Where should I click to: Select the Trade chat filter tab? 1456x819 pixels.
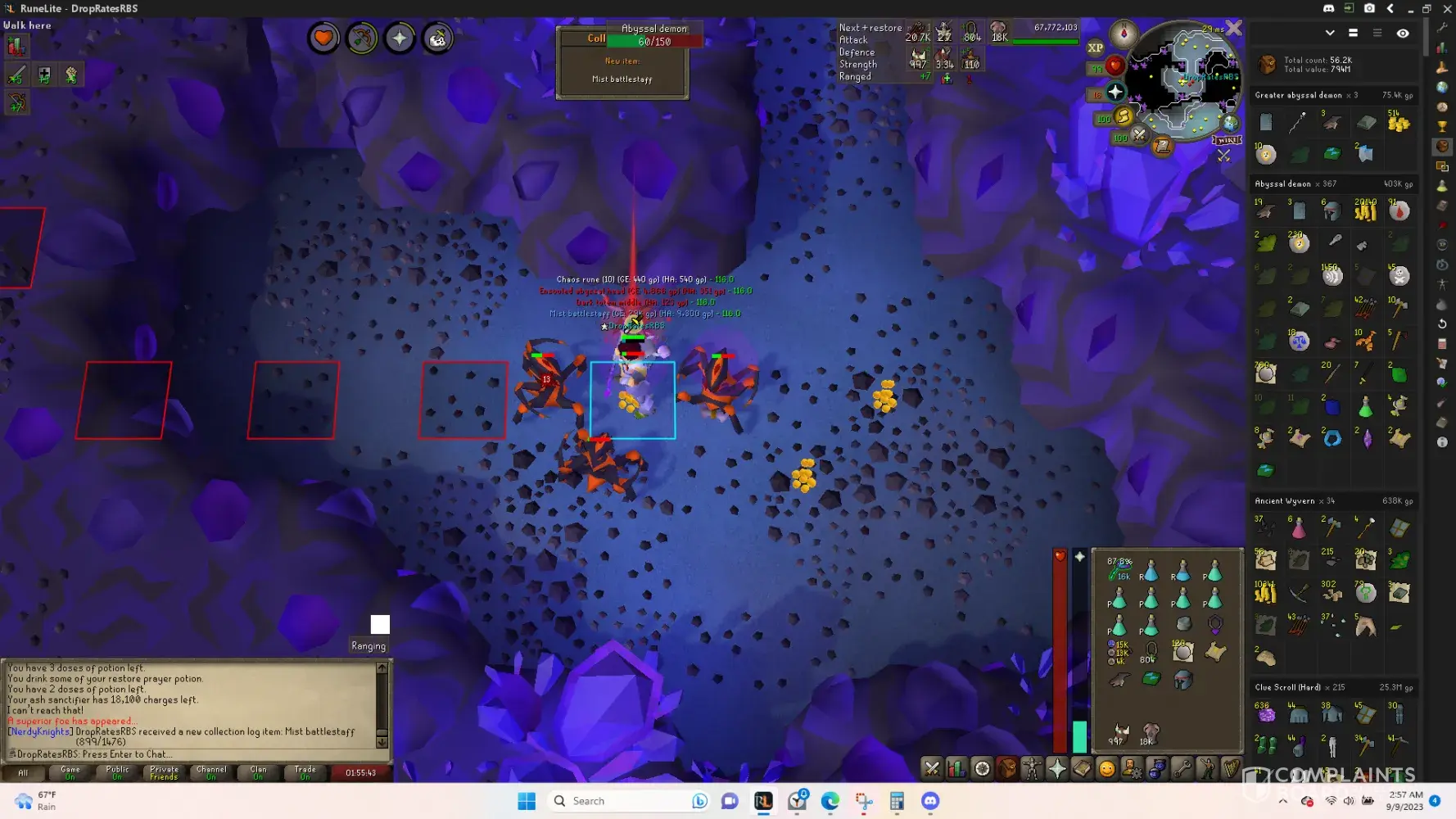305,772
